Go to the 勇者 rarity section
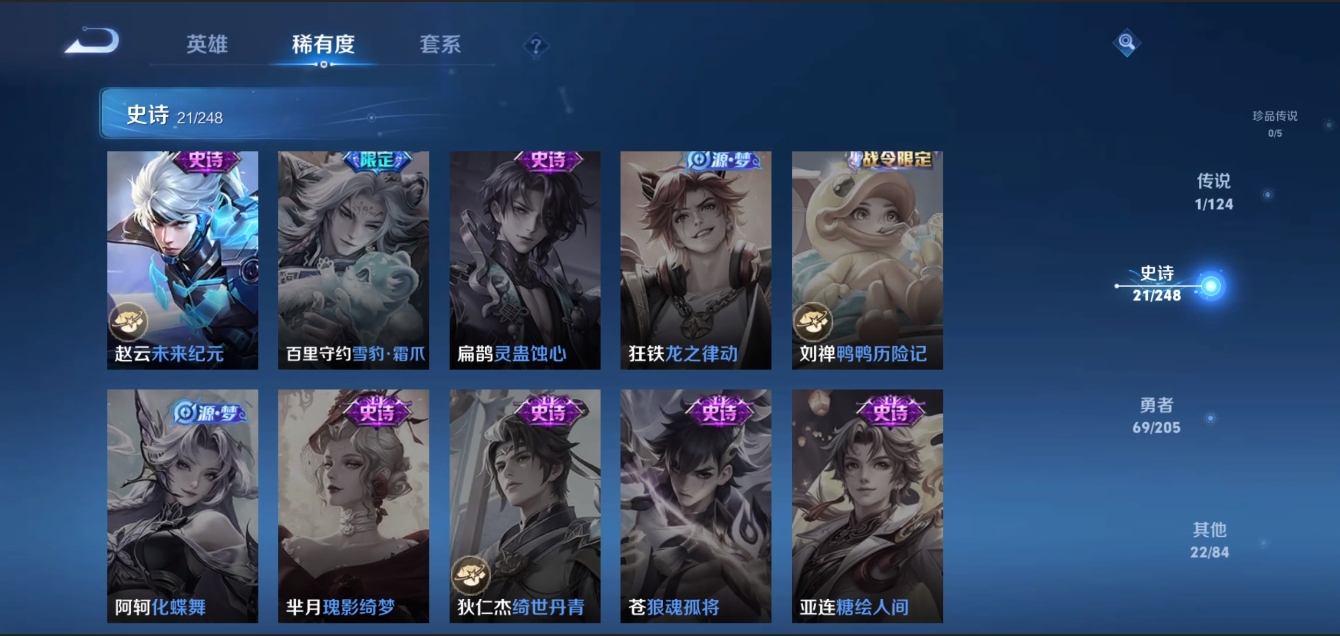 point(1158,415)
